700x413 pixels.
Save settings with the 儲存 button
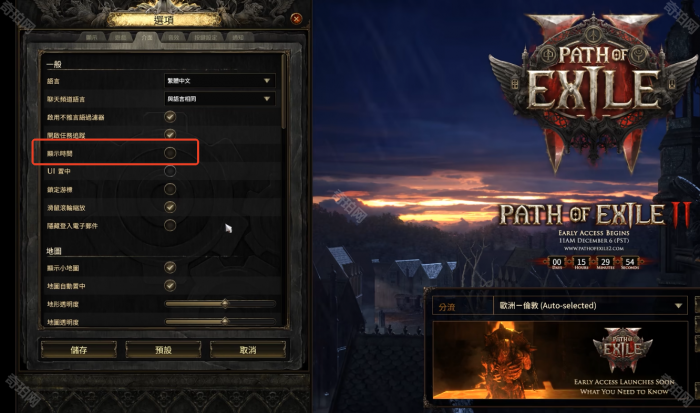pyautogui.click(x=78, y=351)
